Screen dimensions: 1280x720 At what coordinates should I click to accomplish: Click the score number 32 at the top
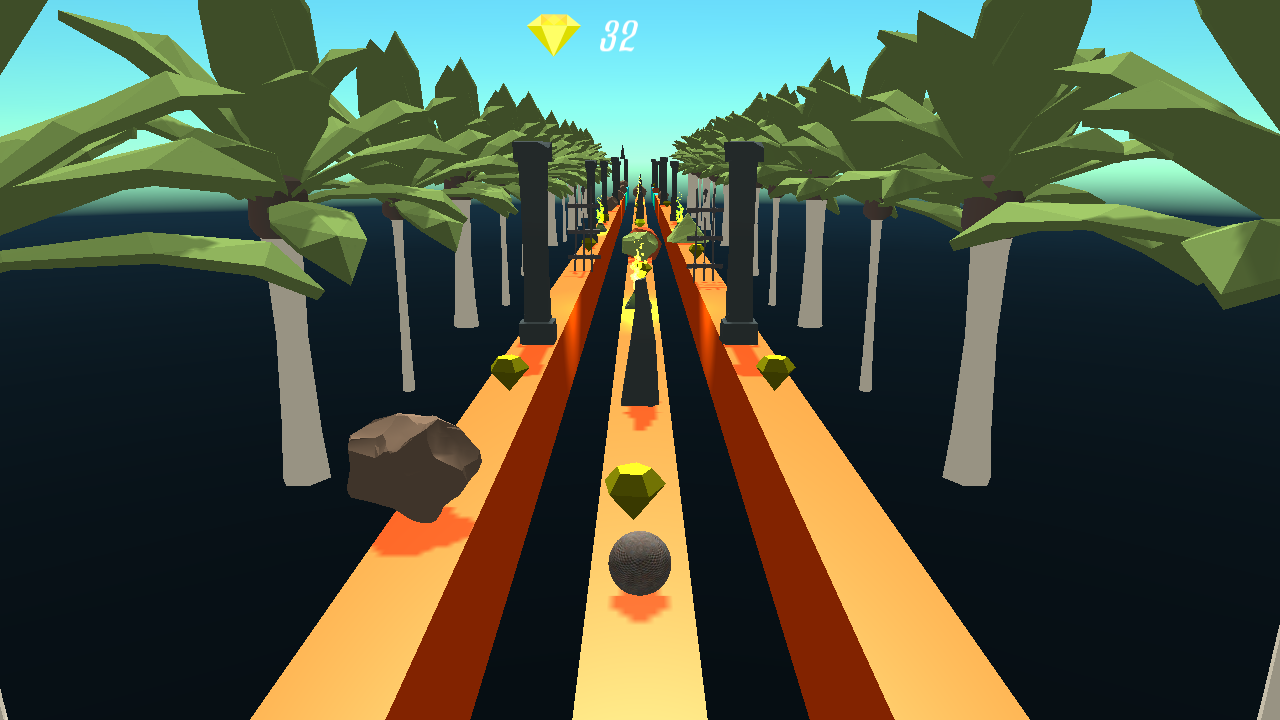(x=616, y=34)
